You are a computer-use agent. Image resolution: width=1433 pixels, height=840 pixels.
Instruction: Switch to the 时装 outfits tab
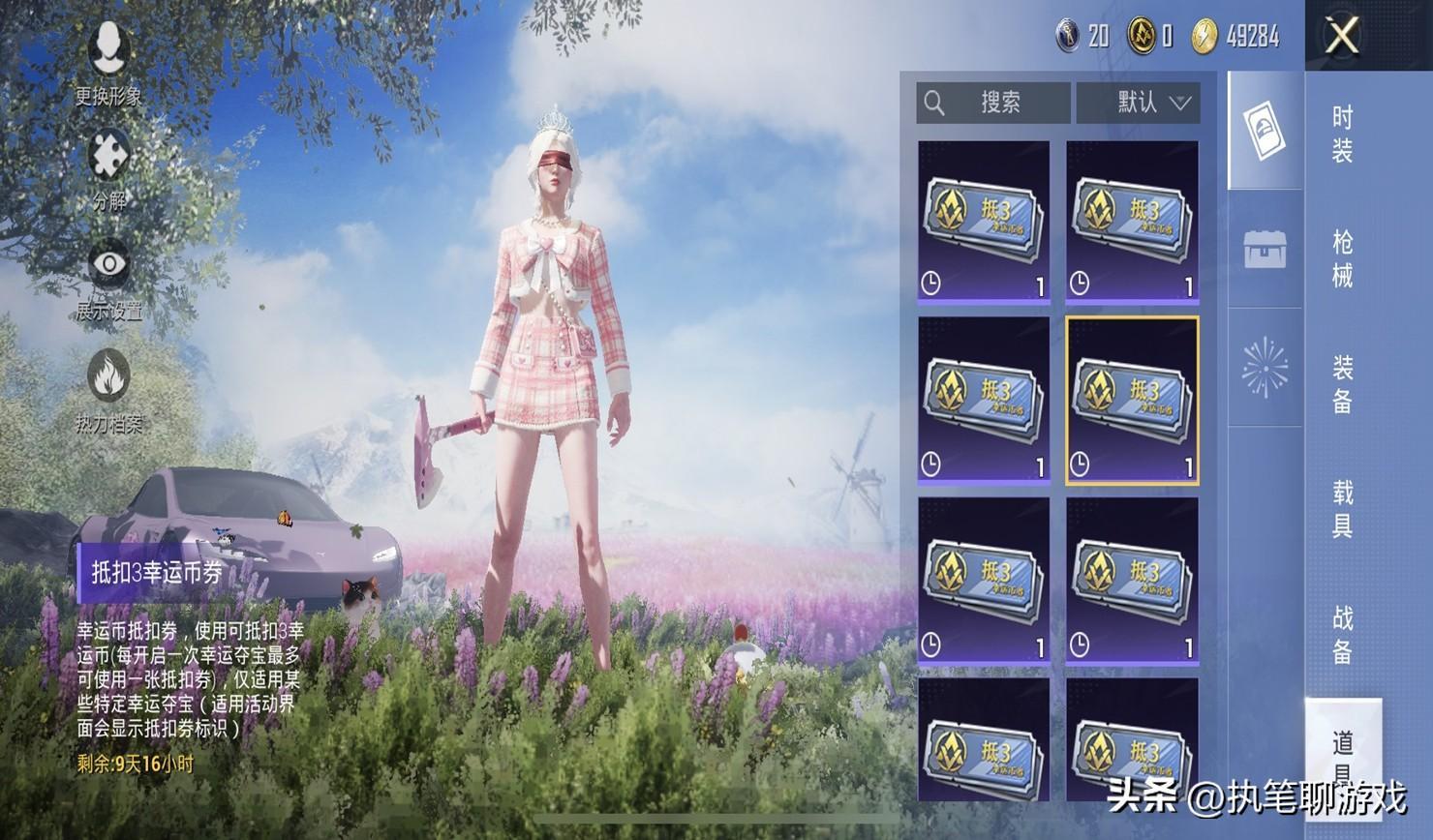coord(1342,134)
